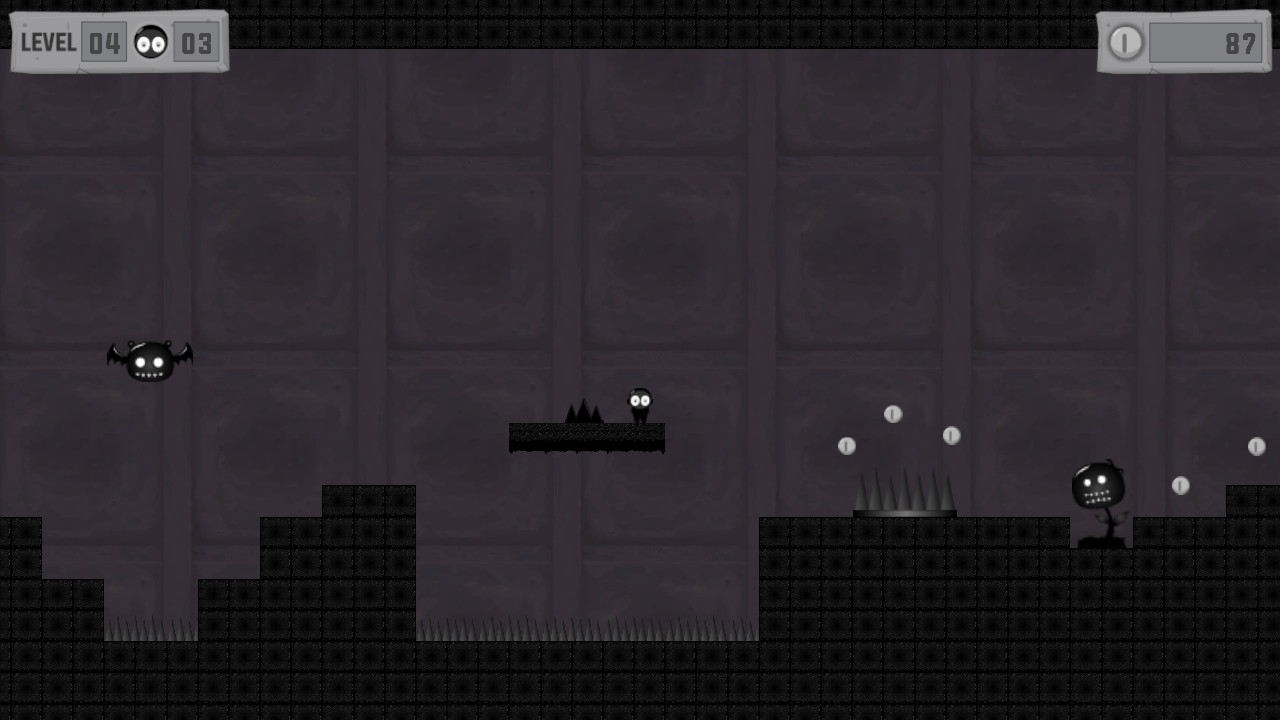Click the highest floating coin above the spikes
Viewport: 1280px width, 720px height.
click(891, 413)
